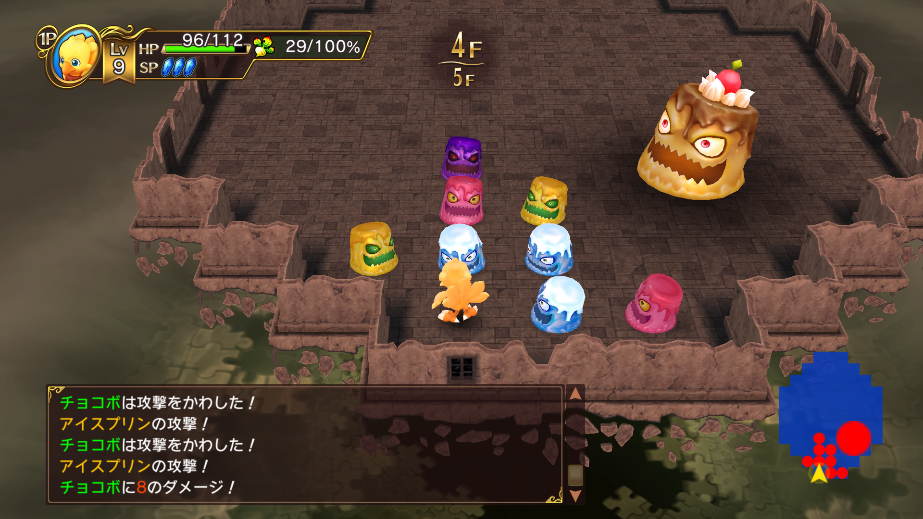923x519 pixels.
Task: Click the message log's down arrow
Action: pos(575,495)
